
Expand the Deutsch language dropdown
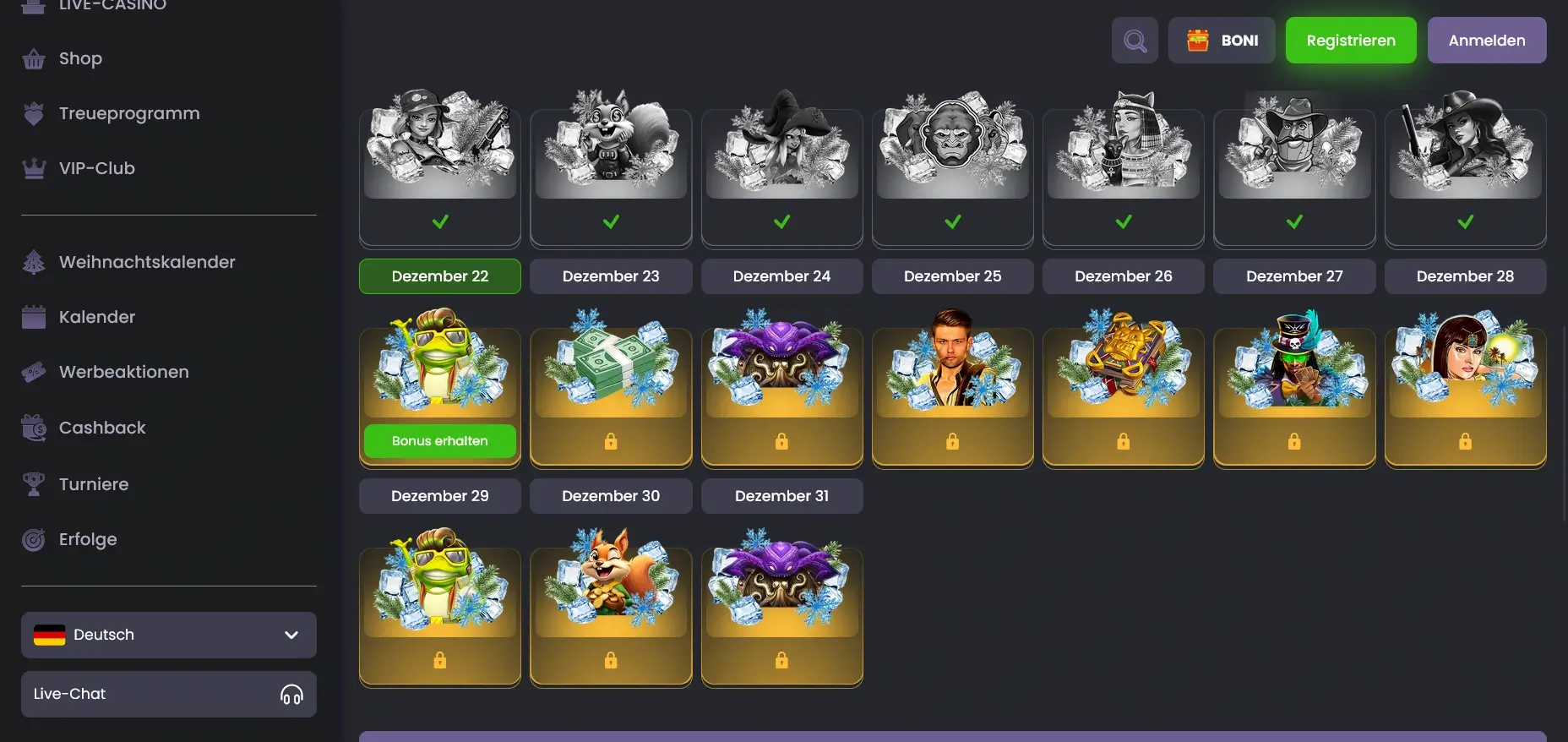pos(291,635)
